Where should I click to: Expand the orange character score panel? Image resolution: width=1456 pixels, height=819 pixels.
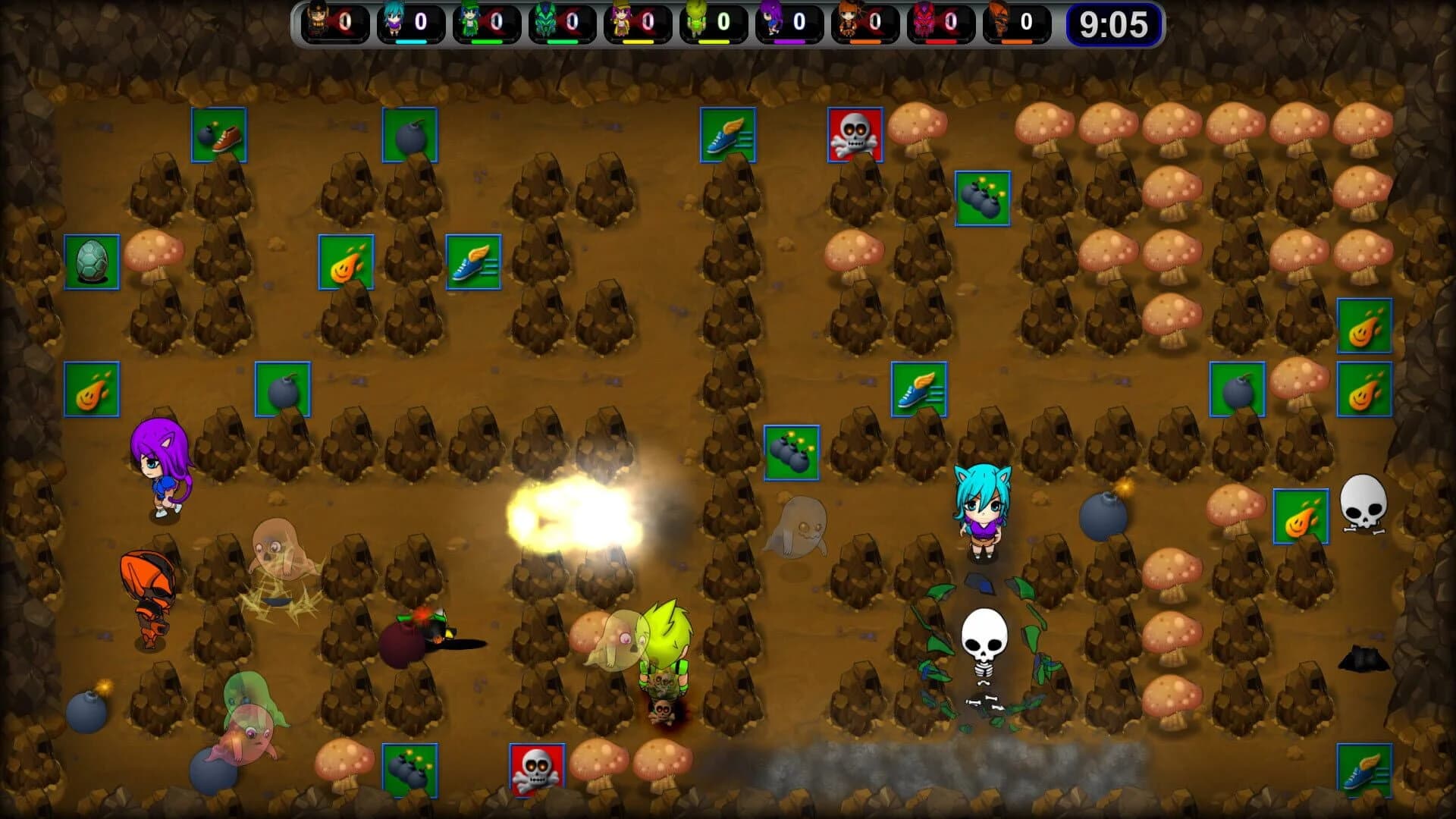click(864, 20)
